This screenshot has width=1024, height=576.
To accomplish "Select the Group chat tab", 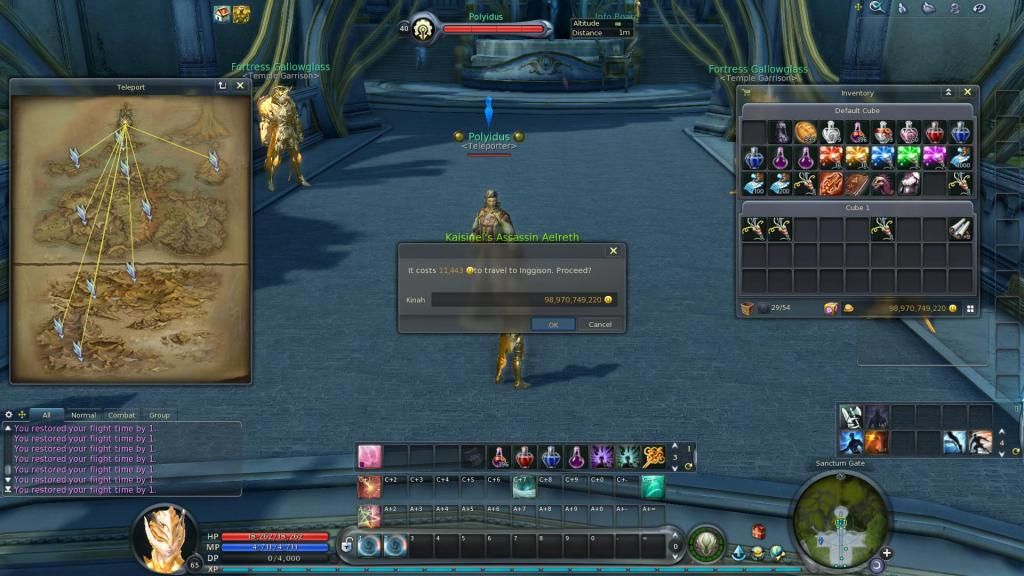I will (x=159, y=415).
